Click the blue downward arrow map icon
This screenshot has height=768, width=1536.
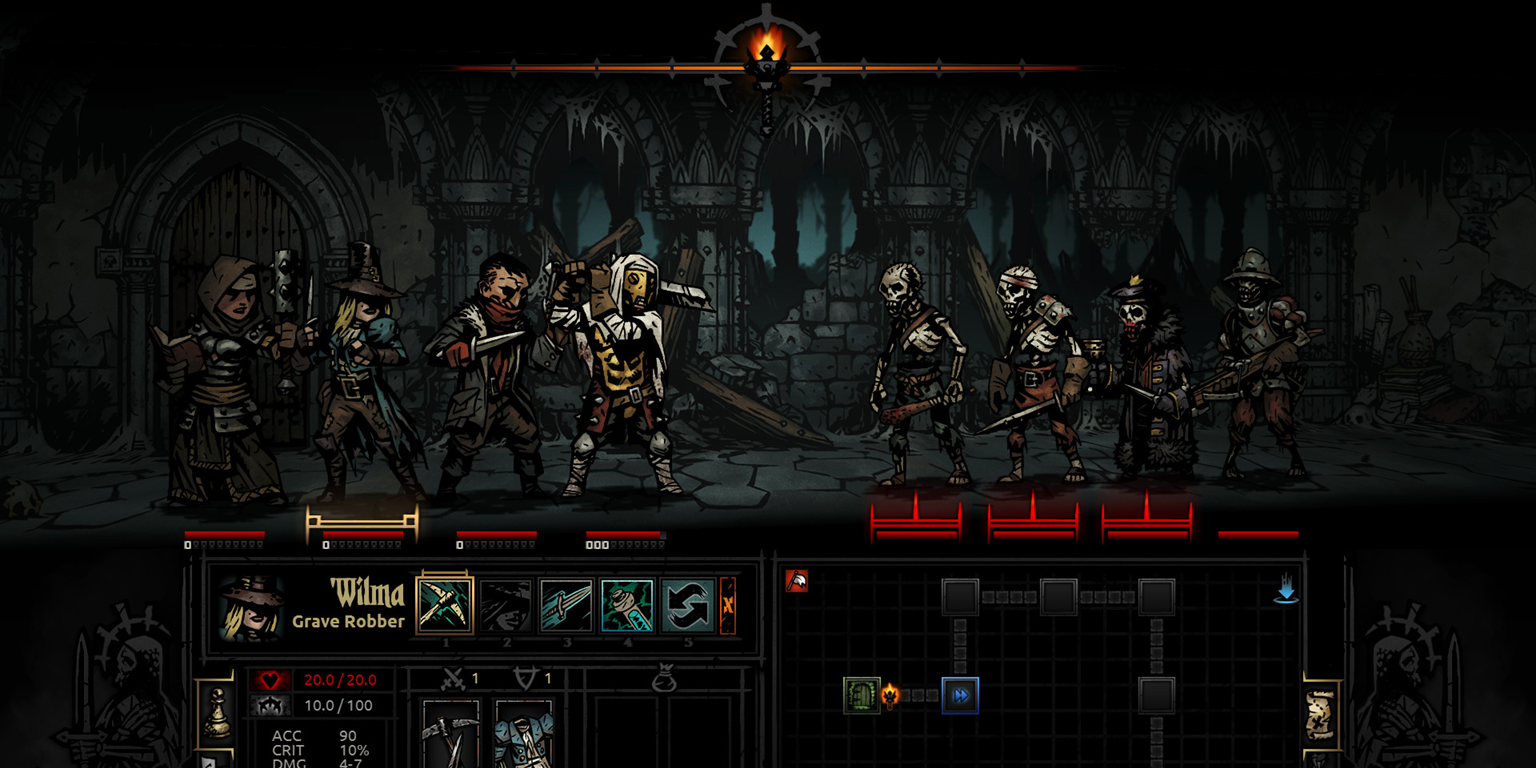click(x=1286, y=592)
